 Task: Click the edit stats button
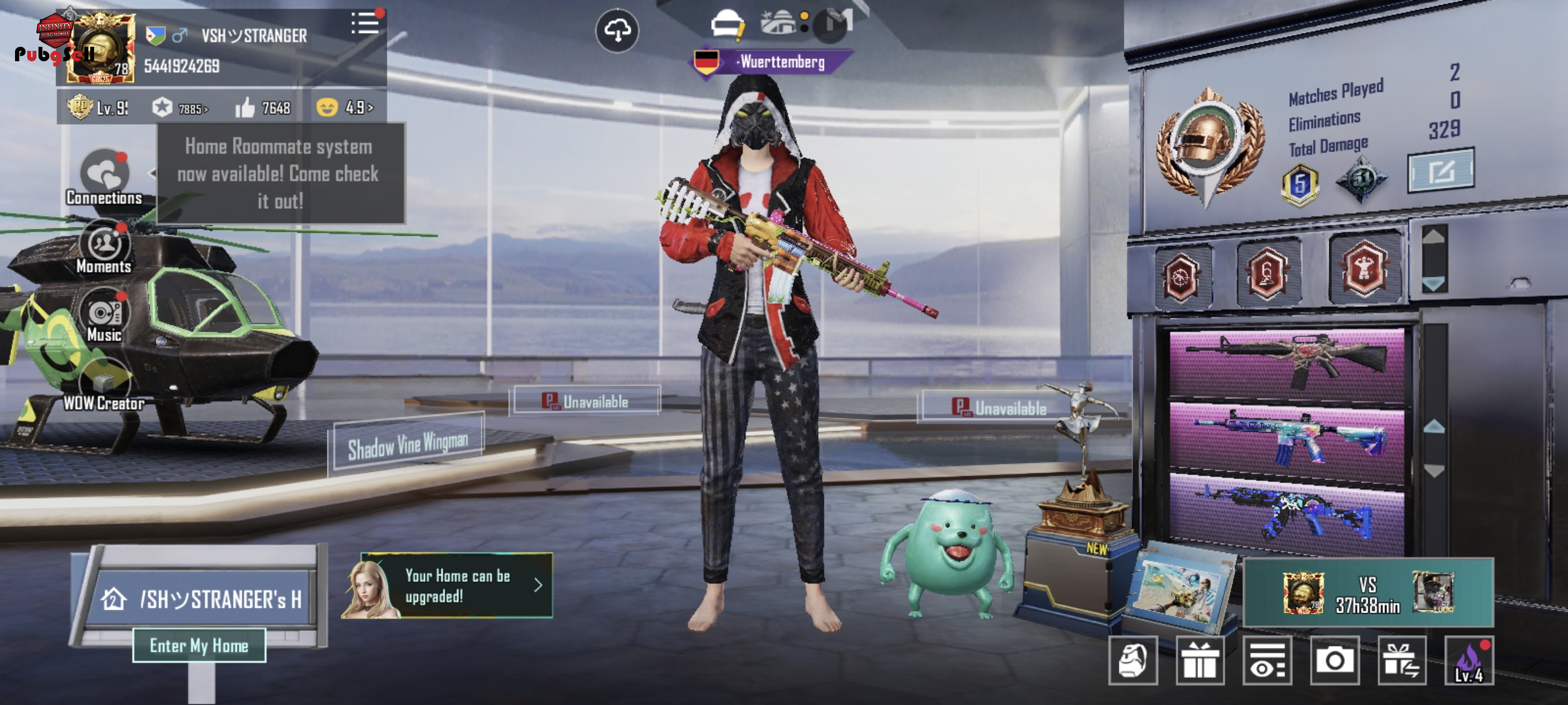[1440, 170]
